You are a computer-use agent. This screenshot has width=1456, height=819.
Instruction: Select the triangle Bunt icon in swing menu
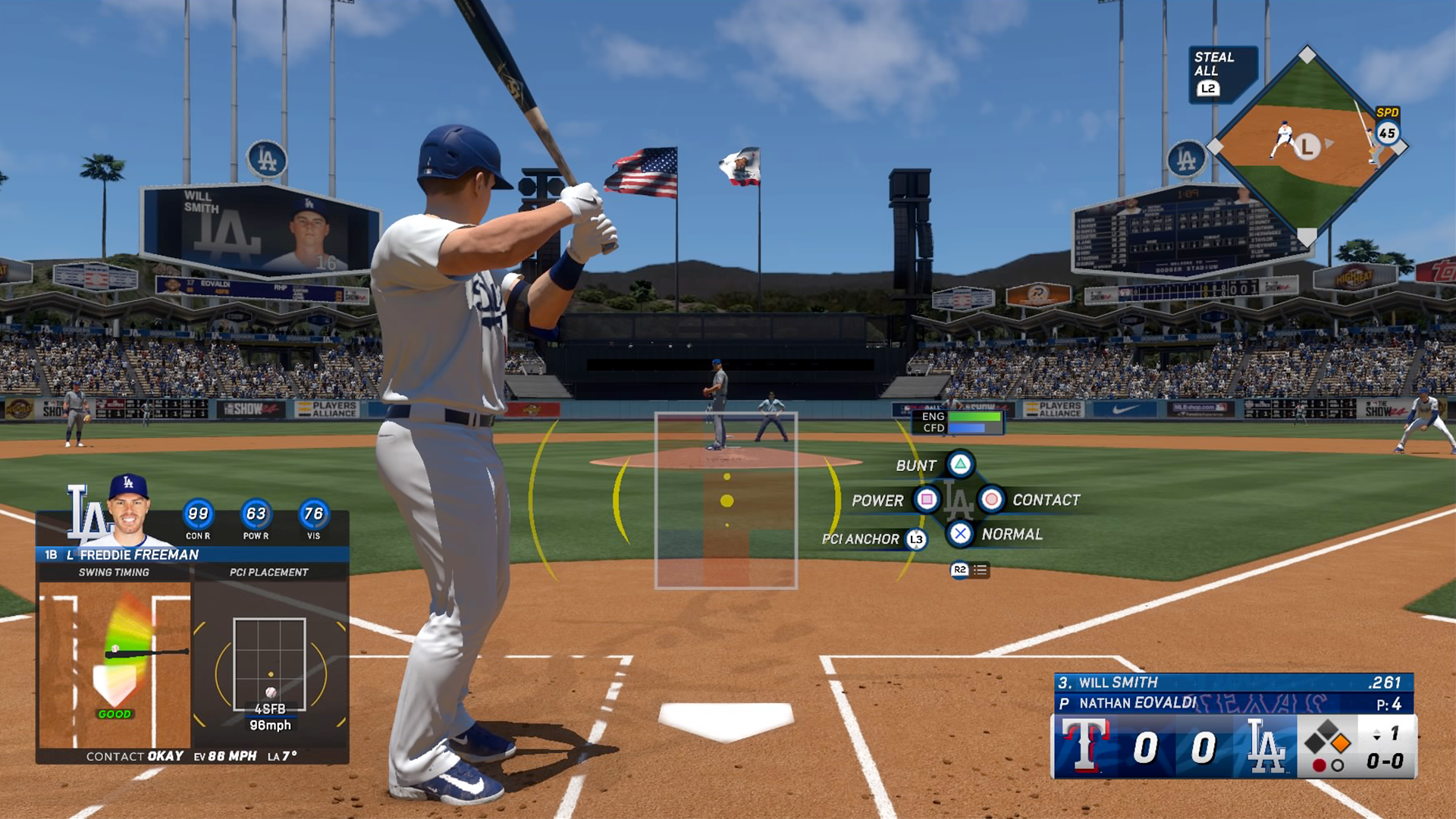tap(963, 465)
